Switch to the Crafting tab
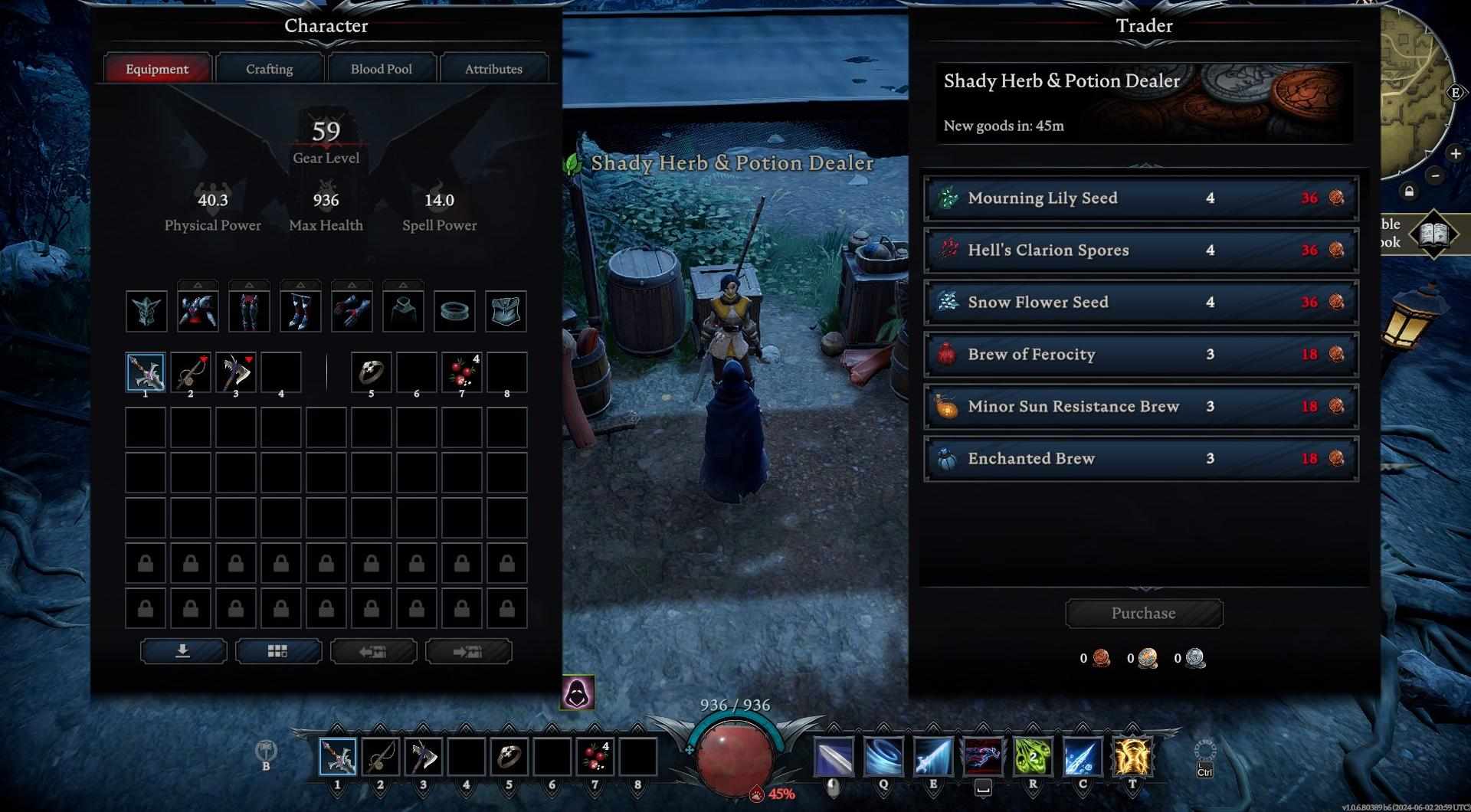 click(x=269, y=69)
